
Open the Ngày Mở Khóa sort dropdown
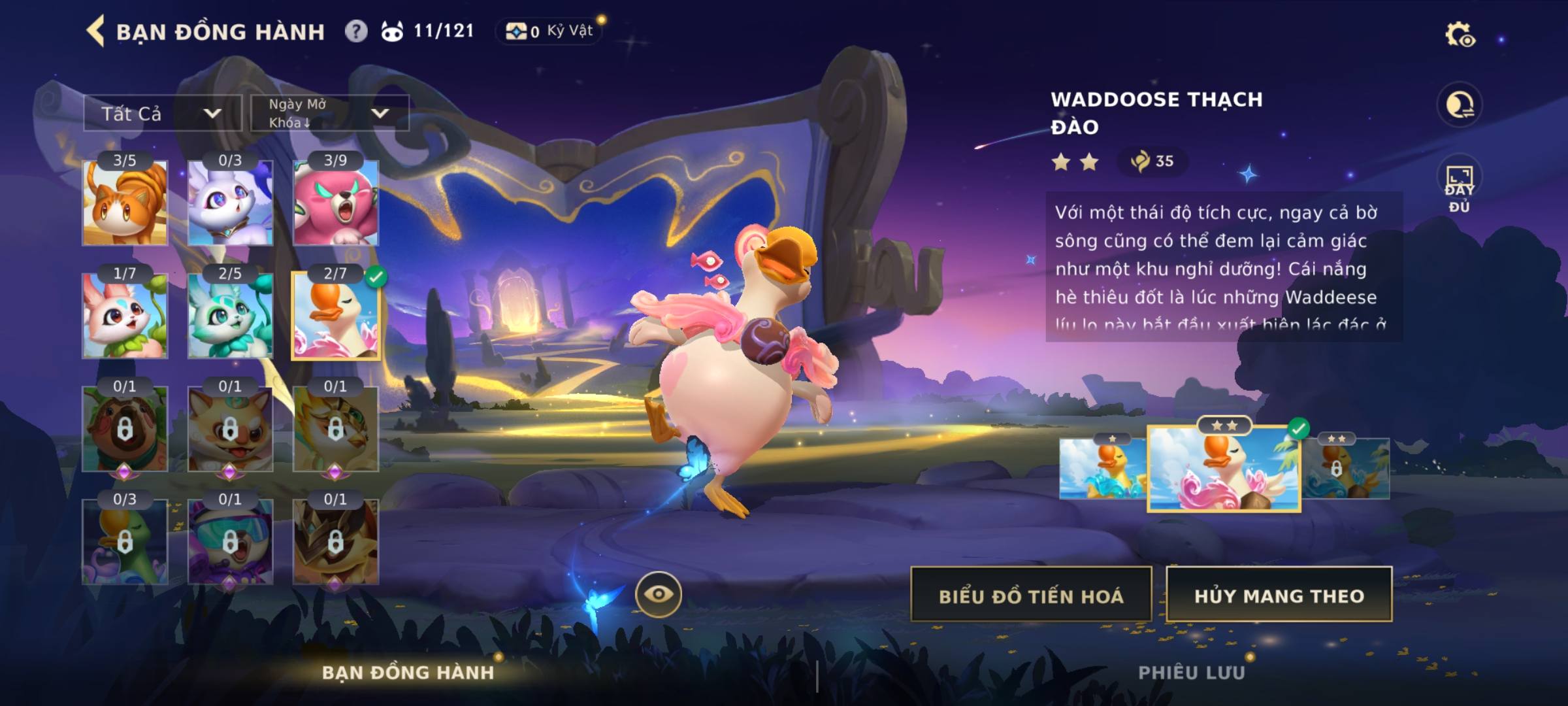(330, 113)
